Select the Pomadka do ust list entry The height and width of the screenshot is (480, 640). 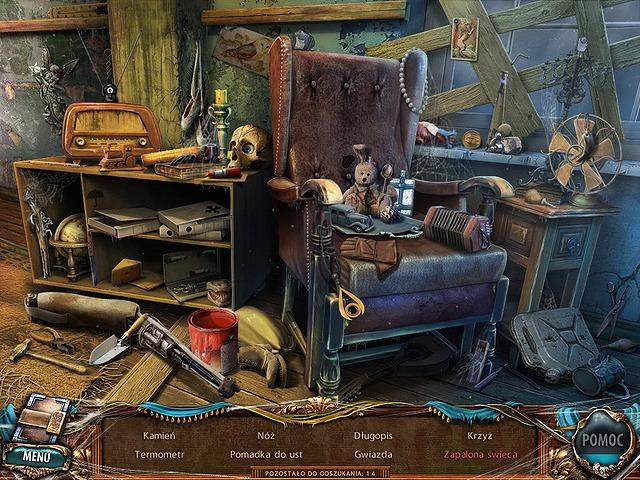point(265,454)
